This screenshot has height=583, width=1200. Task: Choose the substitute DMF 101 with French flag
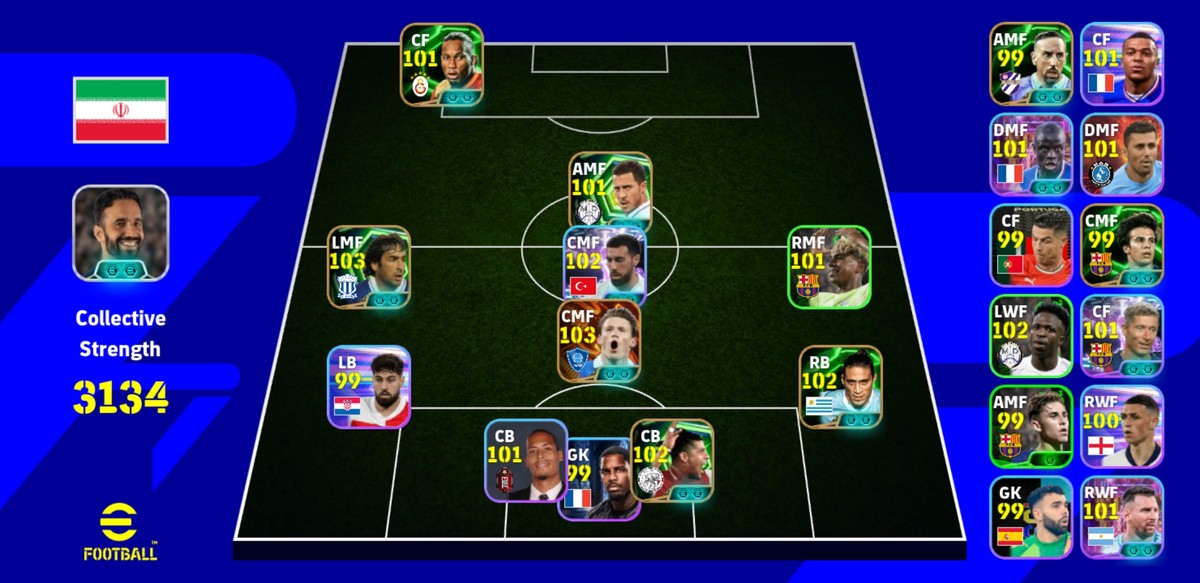point(1031,155)
